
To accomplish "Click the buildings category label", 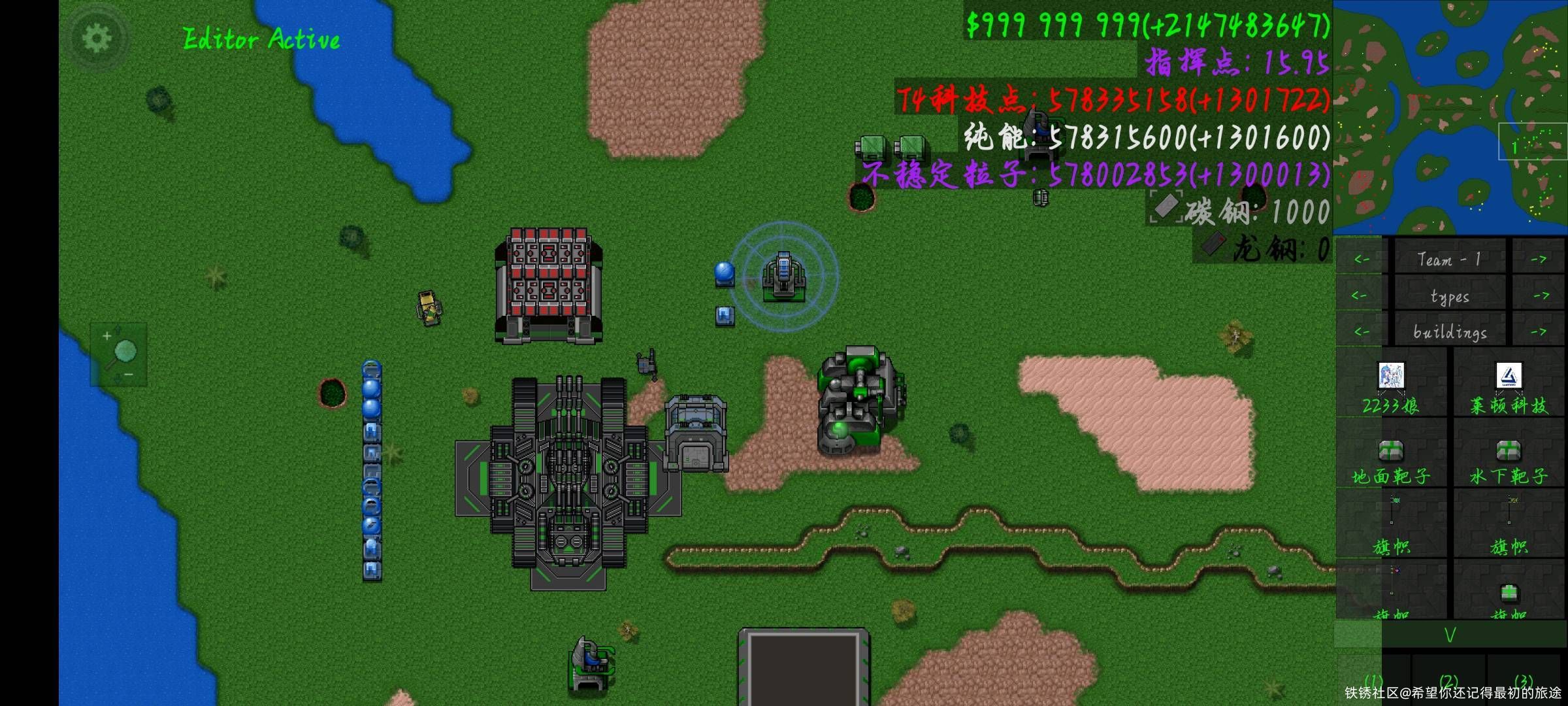I will (x=1450, y=331).
